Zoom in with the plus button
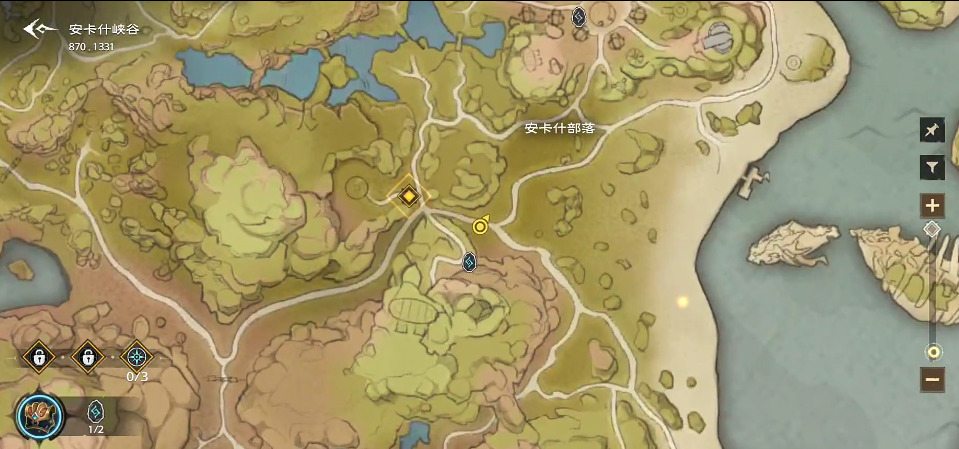Image resolution: width=959 pixels, height=449 pixels. pyautogui.click(x=932, y=206)
